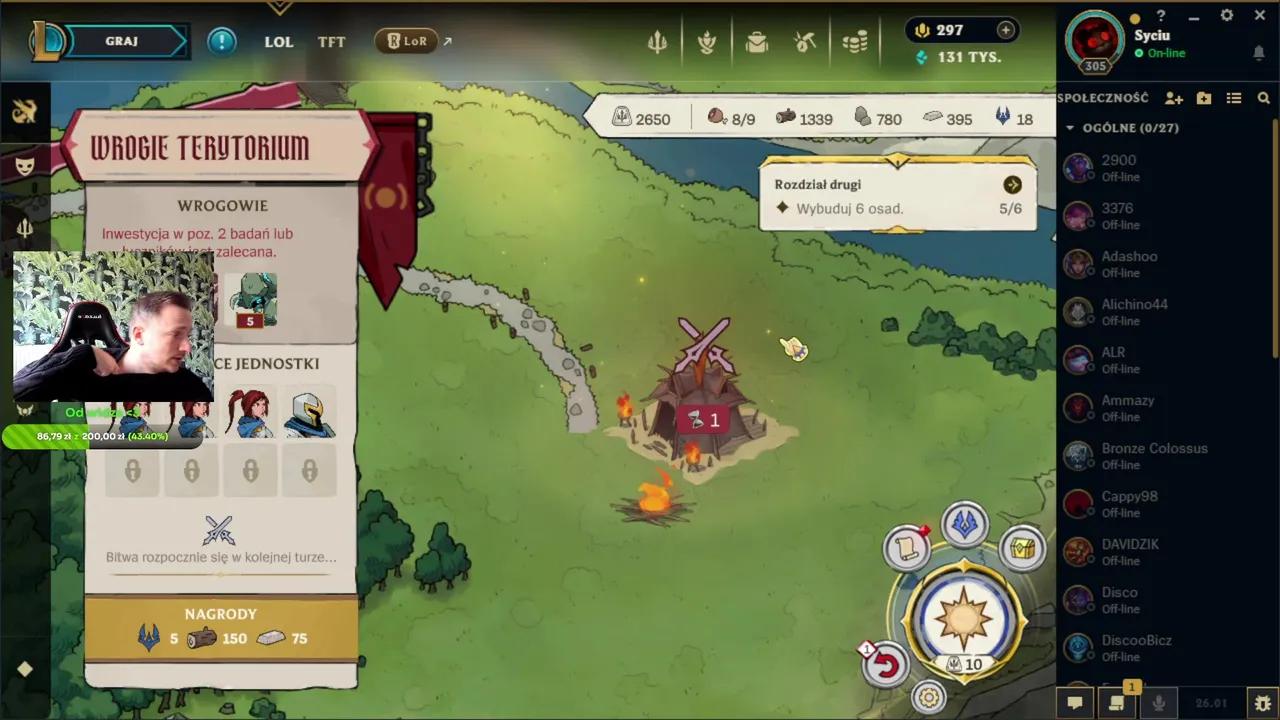
Task: Open the store coins icon
Action: coord(854,42)
